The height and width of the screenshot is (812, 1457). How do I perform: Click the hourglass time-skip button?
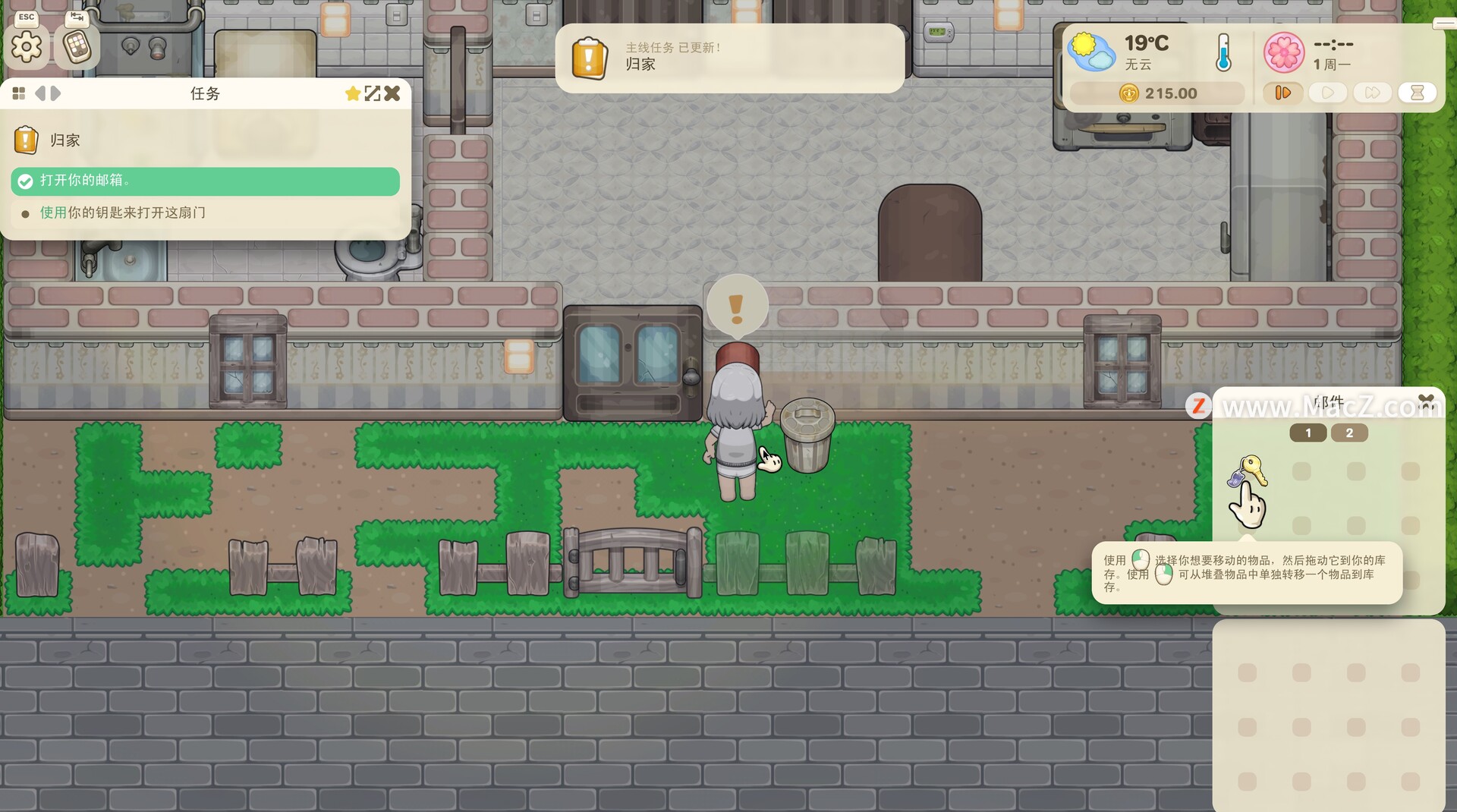(1417, 93)
